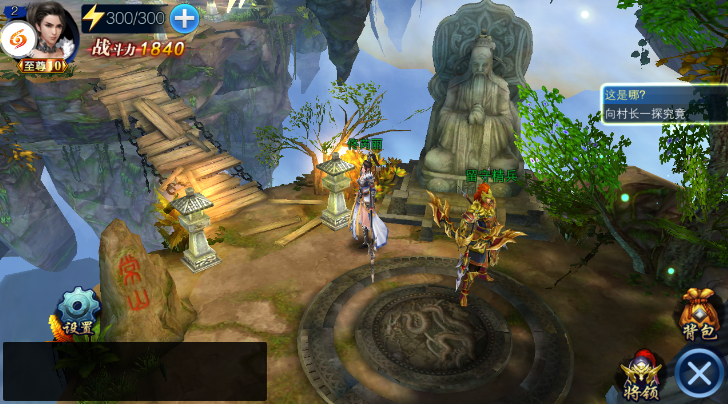Open the 将领 generals menu
The height and width of the screenshot is (404, 728).
coord(641,377)
